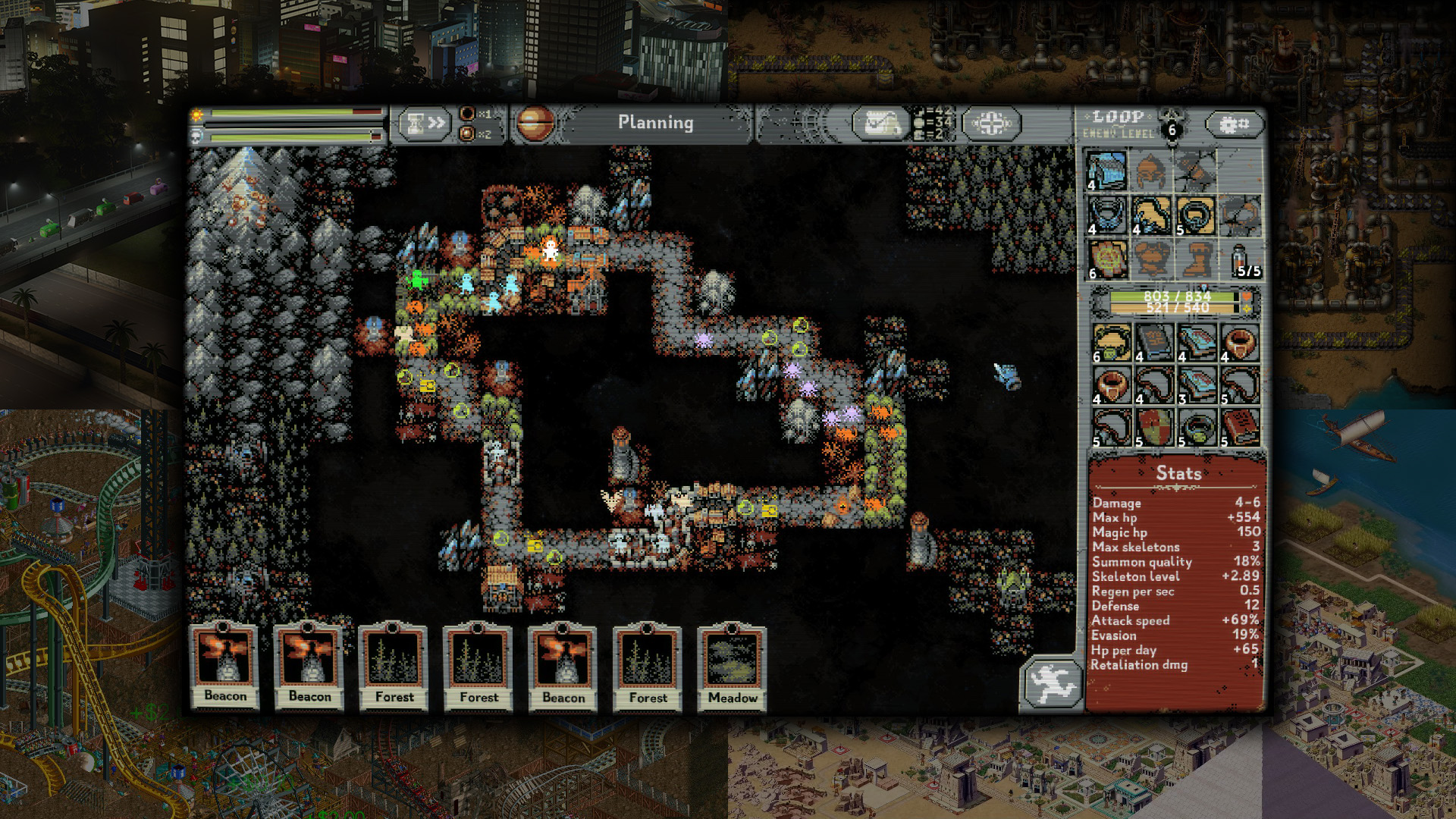Select the level 3 open spellbook
The image size is (1456, 819).
point(1197,385)
